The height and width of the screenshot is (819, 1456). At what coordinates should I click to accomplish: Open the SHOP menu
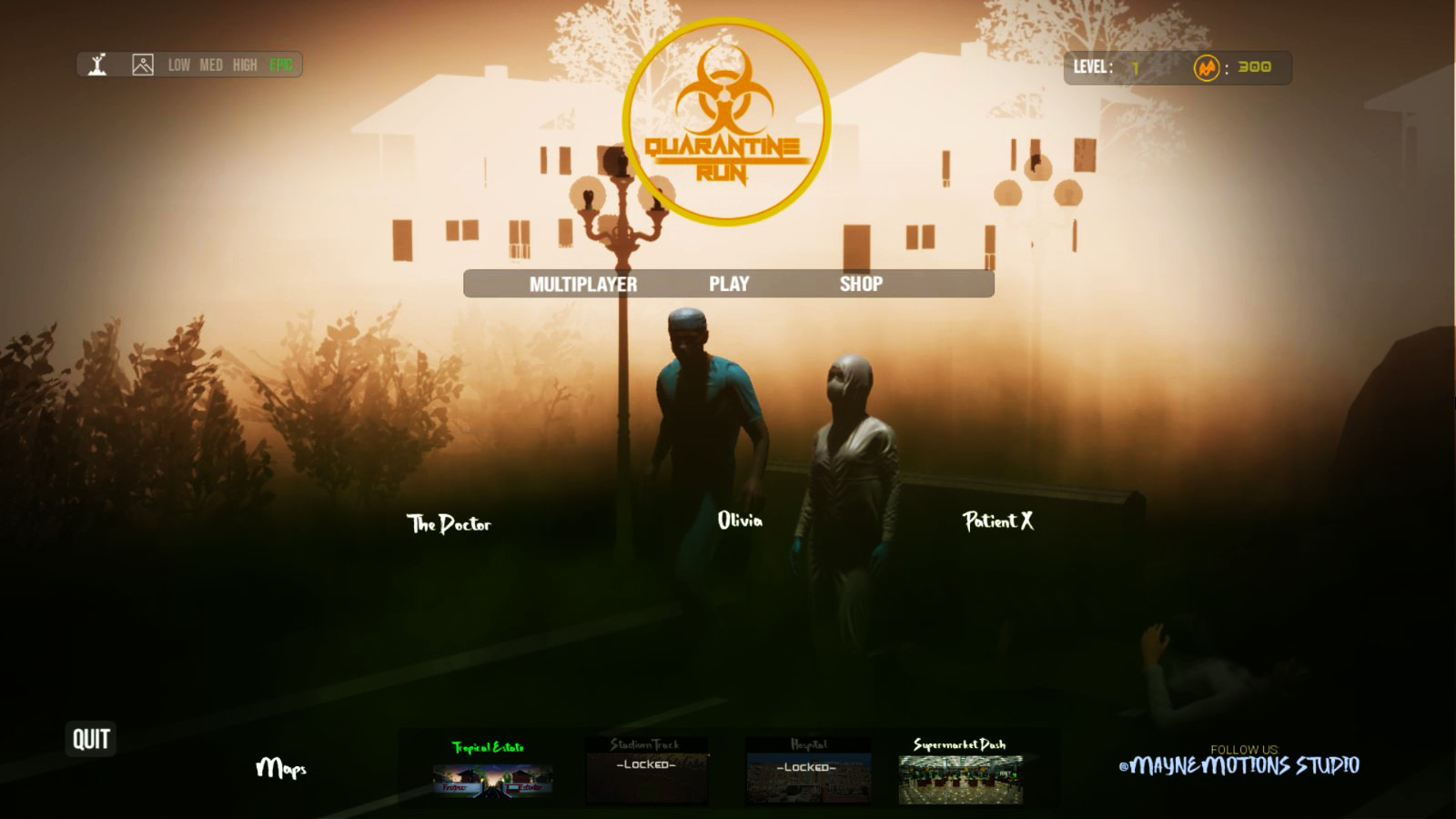[859, 283]
